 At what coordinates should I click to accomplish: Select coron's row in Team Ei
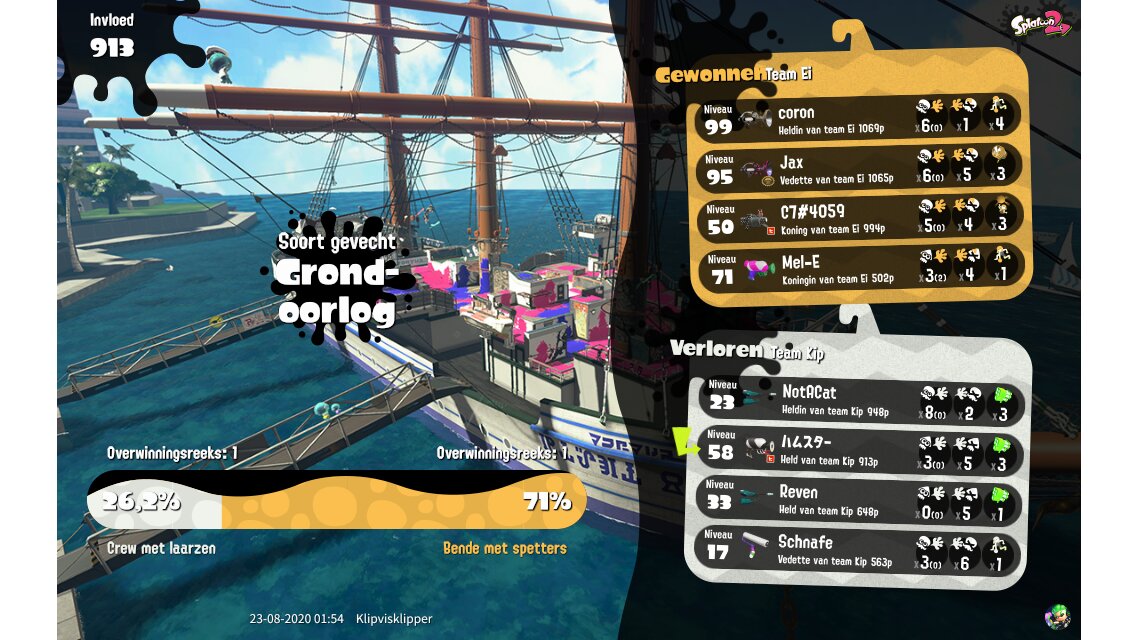tap(860, 117)
